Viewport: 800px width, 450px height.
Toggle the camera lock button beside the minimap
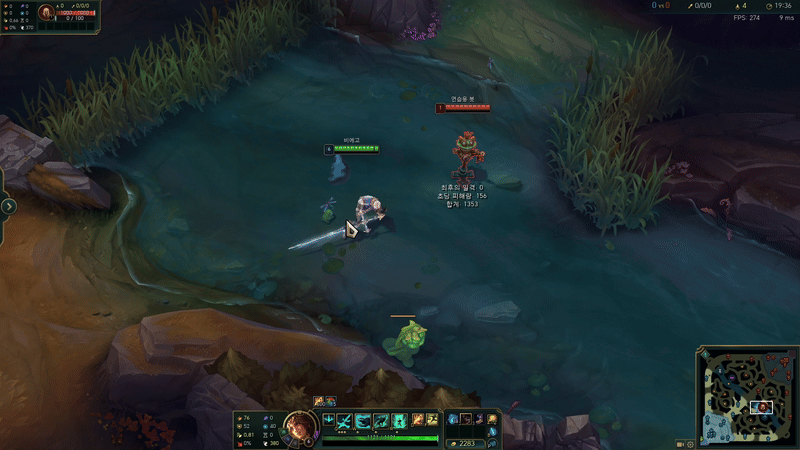pos(680,443)
